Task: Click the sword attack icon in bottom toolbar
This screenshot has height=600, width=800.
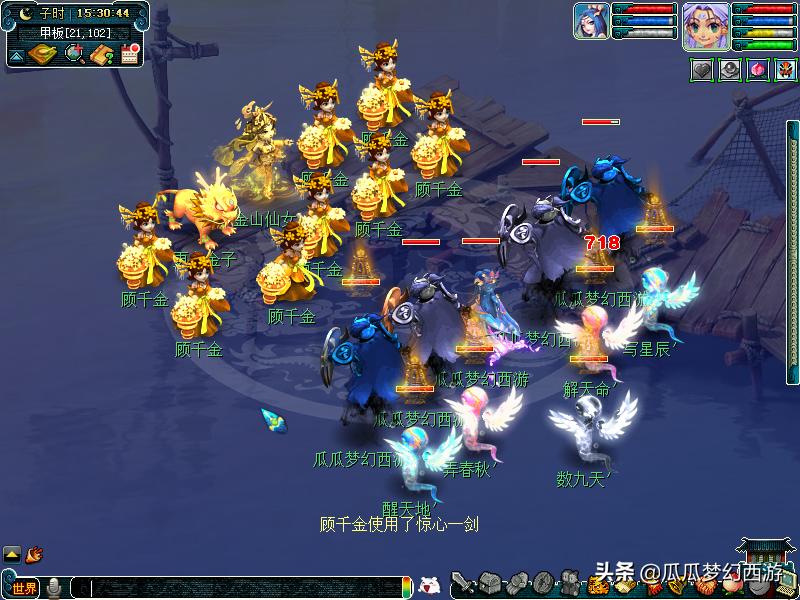Action: pos(463,583)
